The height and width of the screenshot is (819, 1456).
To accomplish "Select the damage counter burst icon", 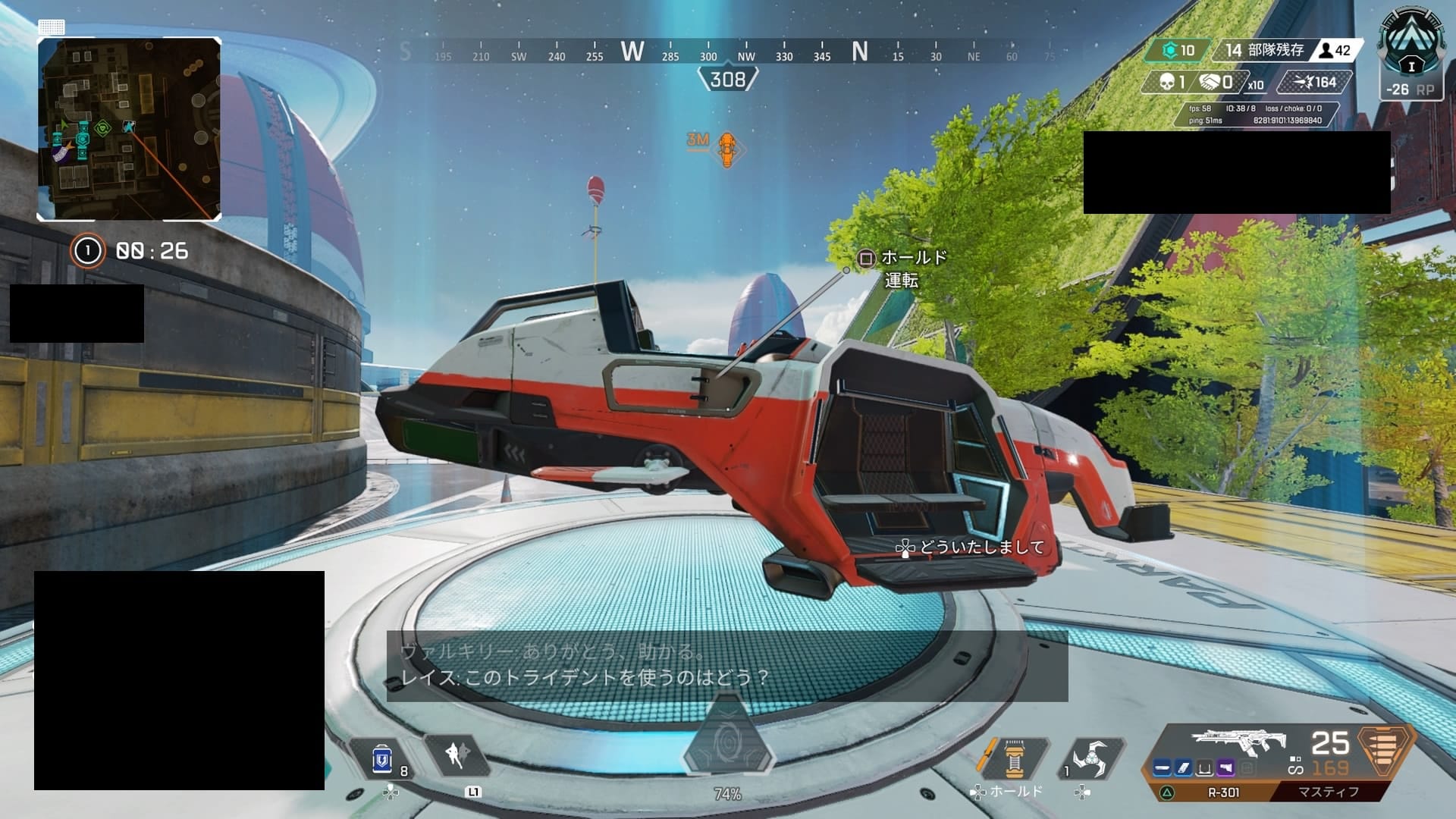I will [1302, 82].
